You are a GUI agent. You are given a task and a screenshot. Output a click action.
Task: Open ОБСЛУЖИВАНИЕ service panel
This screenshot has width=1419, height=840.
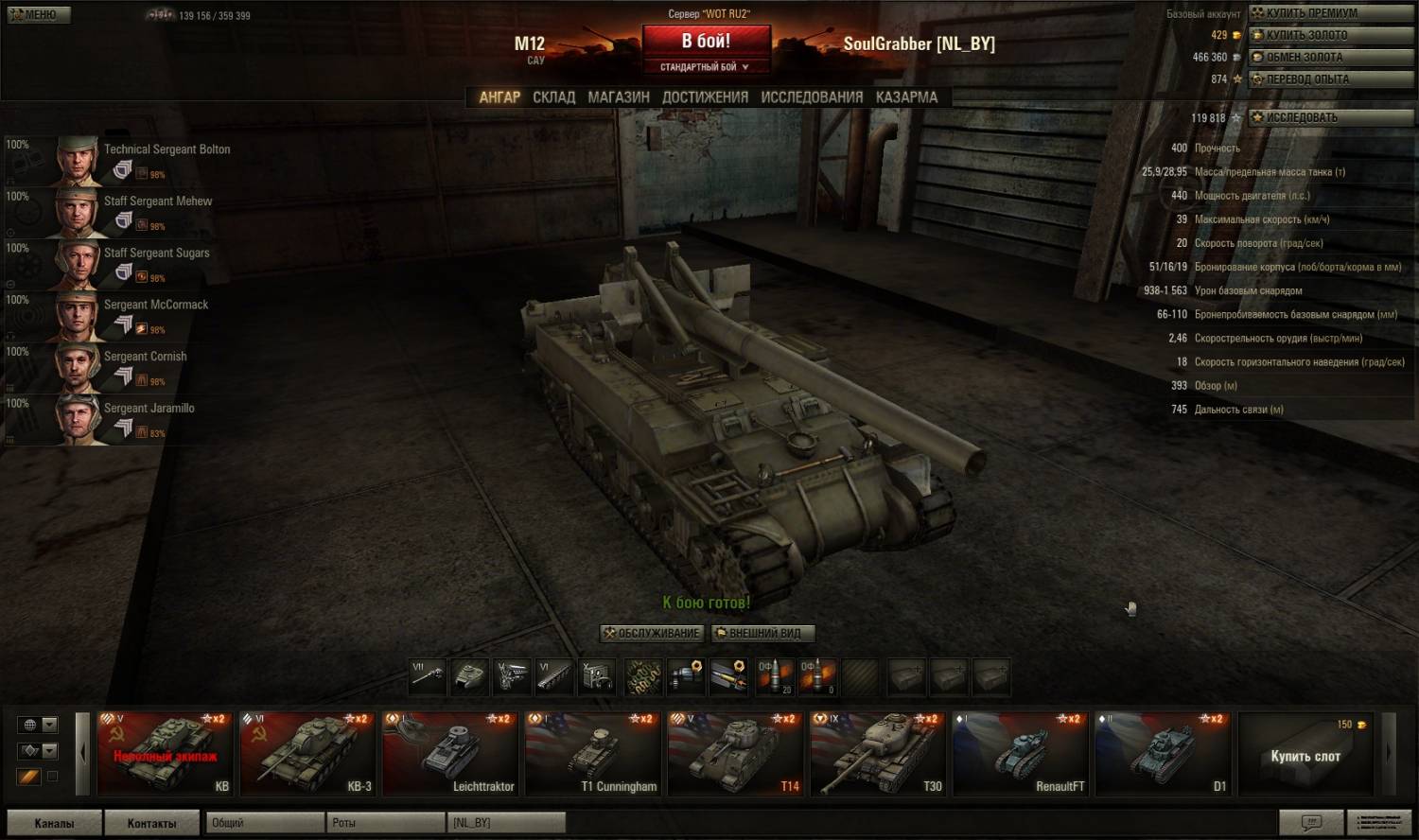pos(653,633)
